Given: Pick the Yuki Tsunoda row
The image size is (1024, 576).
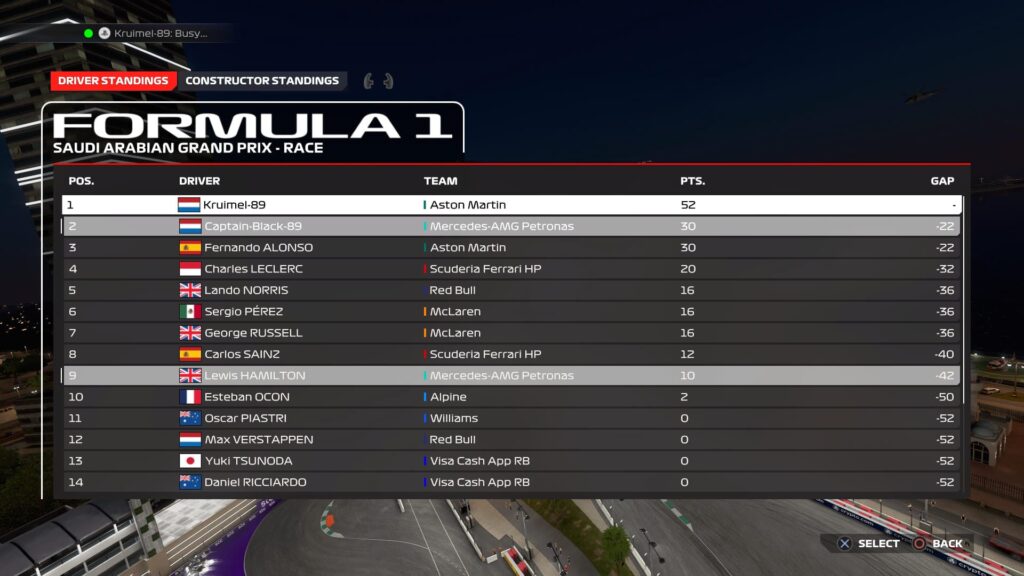Looking at the screenshot, I should click(x=511, y=461).
